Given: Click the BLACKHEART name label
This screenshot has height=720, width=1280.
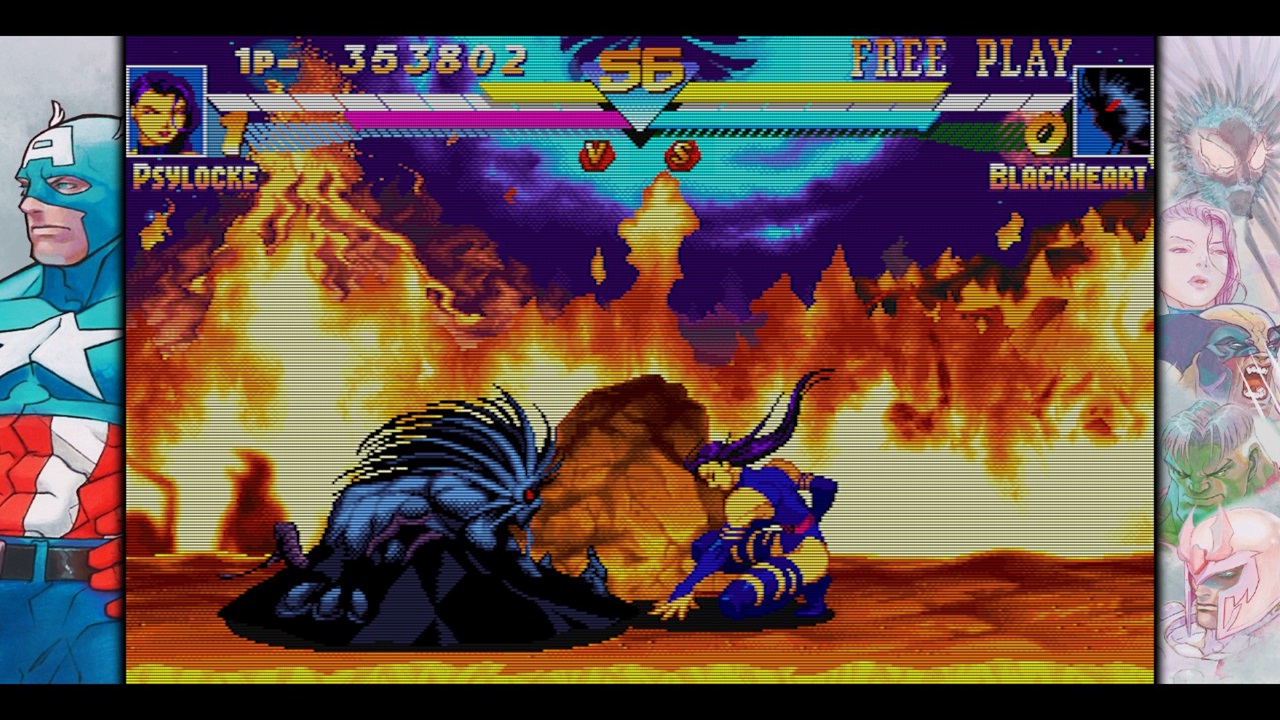Looking at the screenshot, I should 1067,178.
